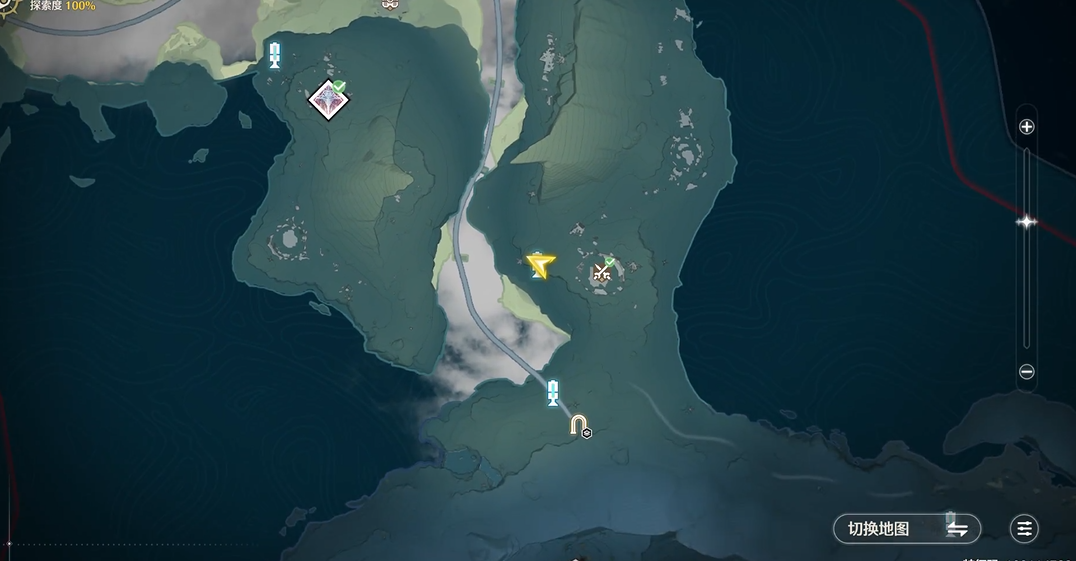
Task: Select the teleport beacon near the diamond marker
Action: coord(274,55)
